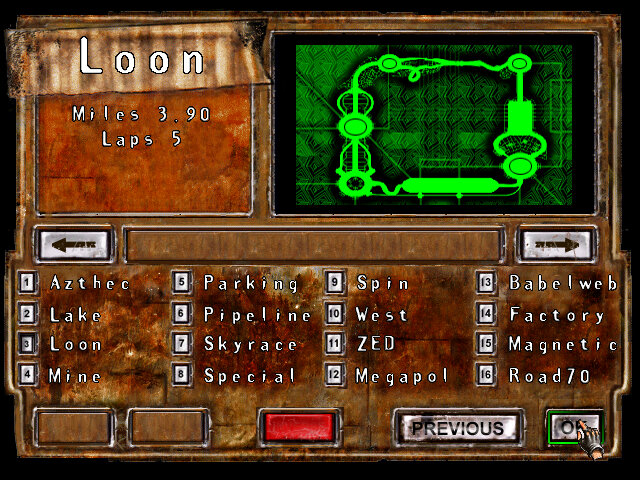Image resolution: width=640 pixels, height=480 pixels.
Task: Click the right arrow button
Action: click(x=556, y=243)
